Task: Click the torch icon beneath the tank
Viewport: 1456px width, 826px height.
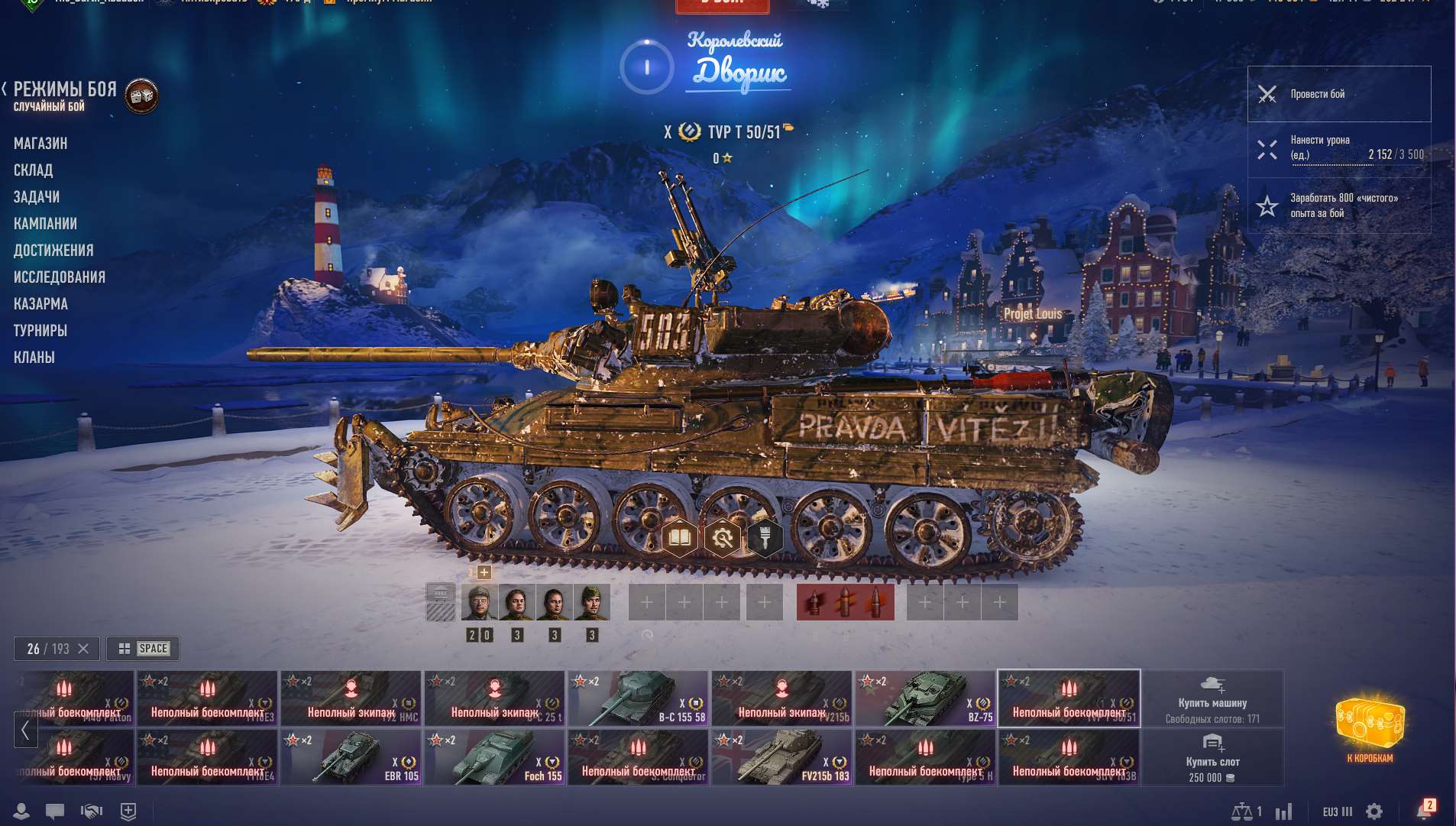Action: pyautogui.click(x=765, y=538)
